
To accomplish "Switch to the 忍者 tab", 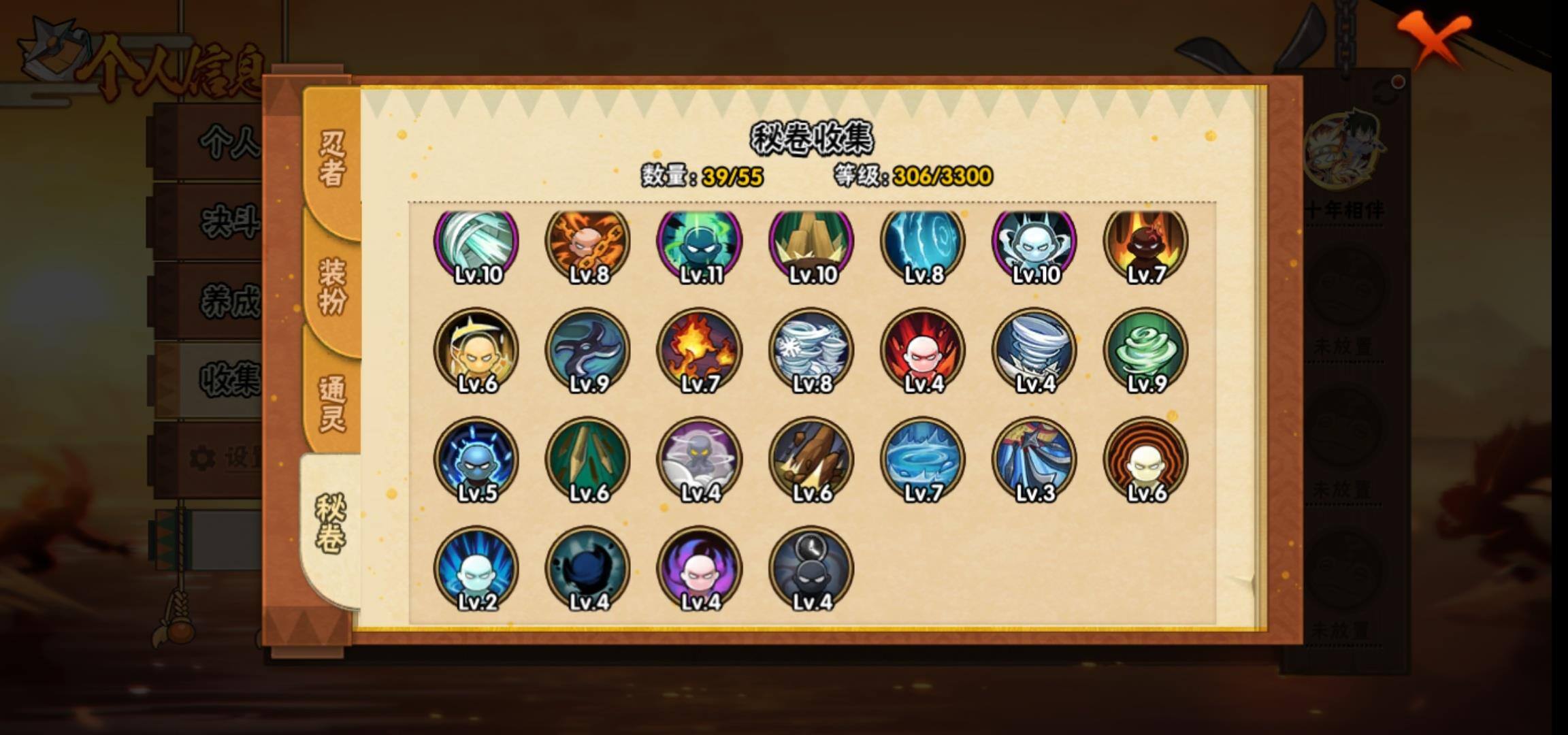I will coord(331,158).
